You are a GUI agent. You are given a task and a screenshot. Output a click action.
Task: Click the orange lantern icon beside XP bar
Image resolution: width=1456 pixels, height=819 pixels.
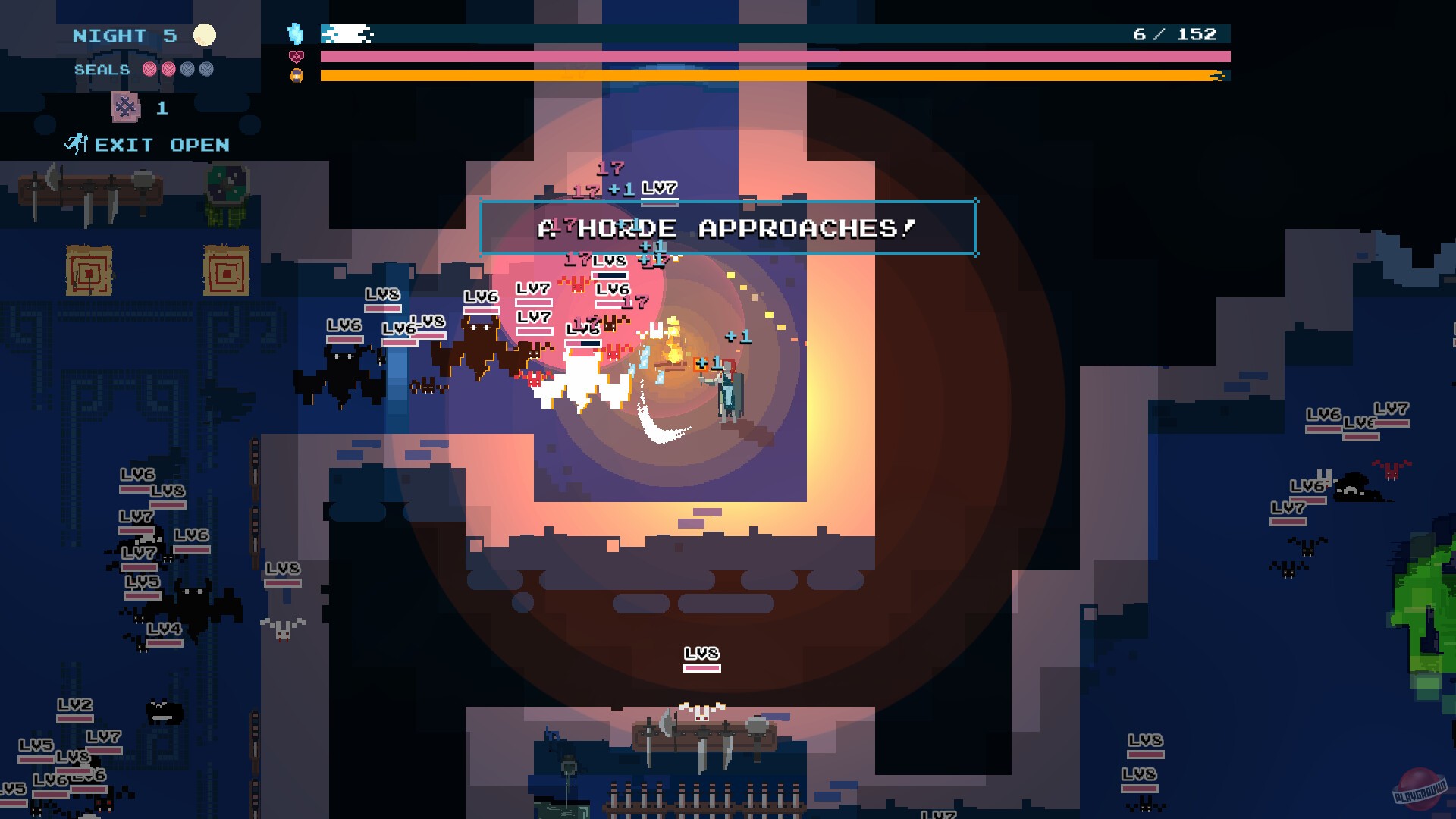297,76
